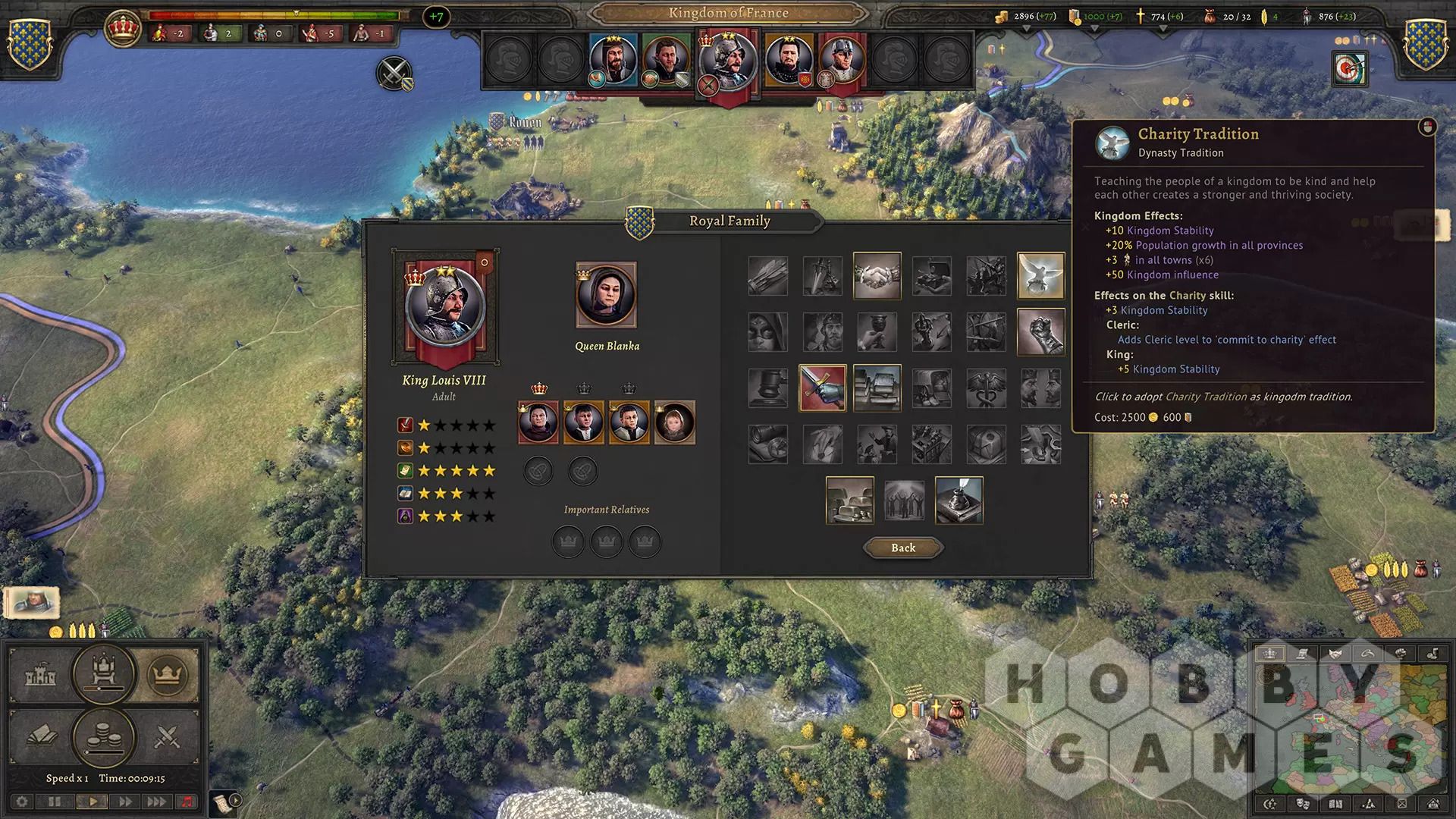Viewport: 1456px width, 819px height.
Task: Open King Louis VIII's portrait
Action: click(445, 307)
